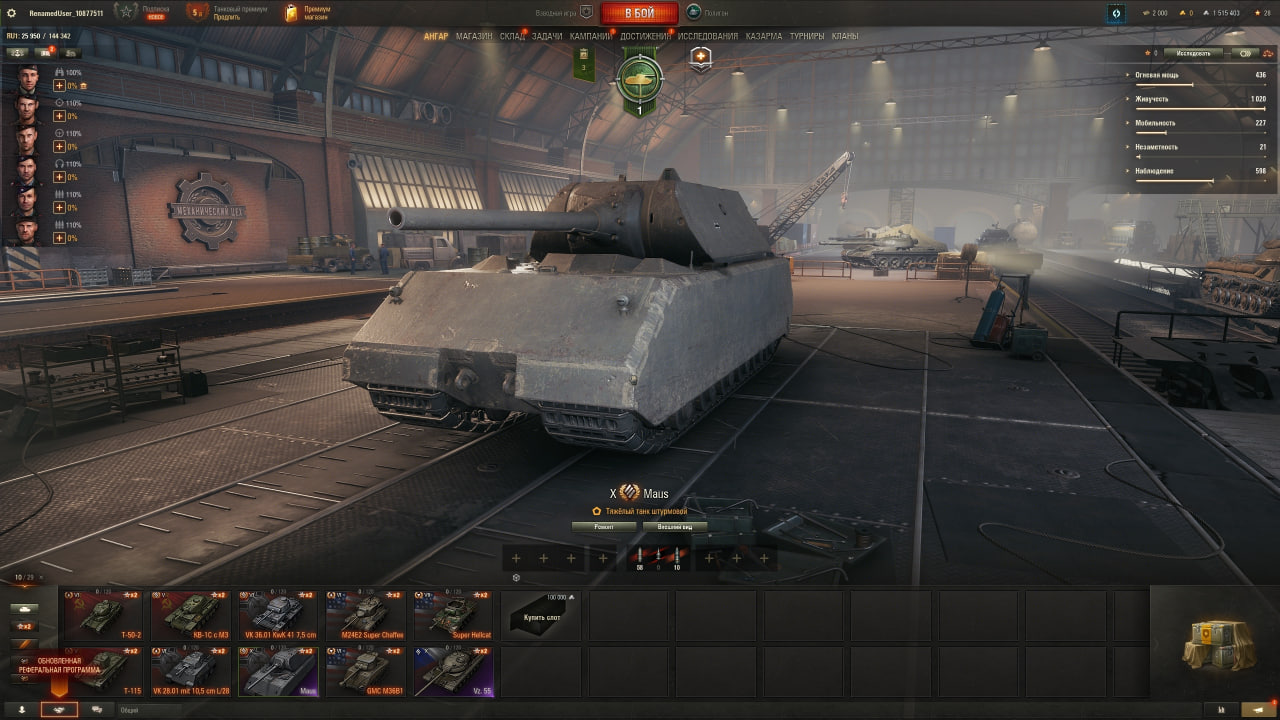The height and width of the screenshot is (720, 1280).
Task: Open the ЗАДАЧИ tab
Action: 547,36
